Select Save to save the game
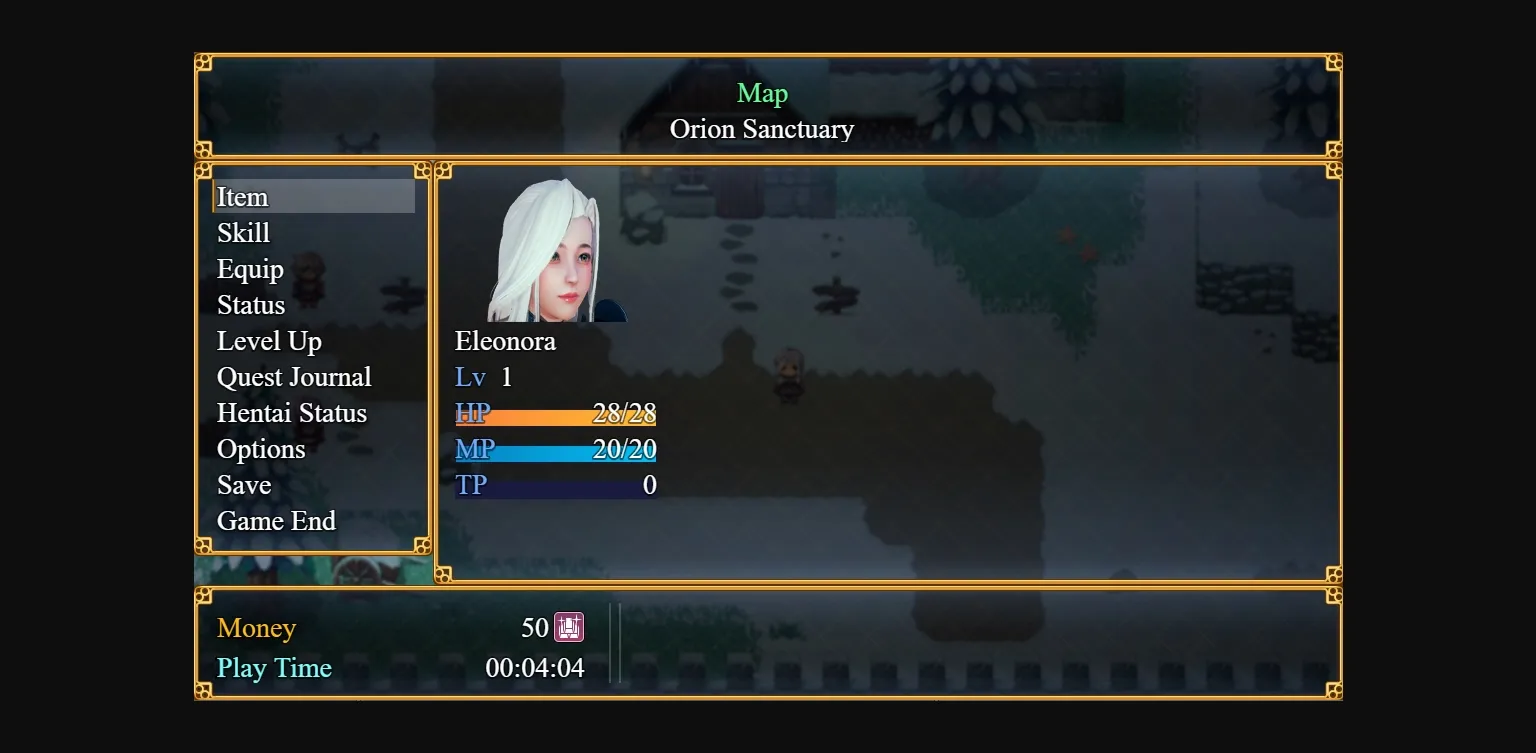The image size is (1536, 753). point(244,484)
